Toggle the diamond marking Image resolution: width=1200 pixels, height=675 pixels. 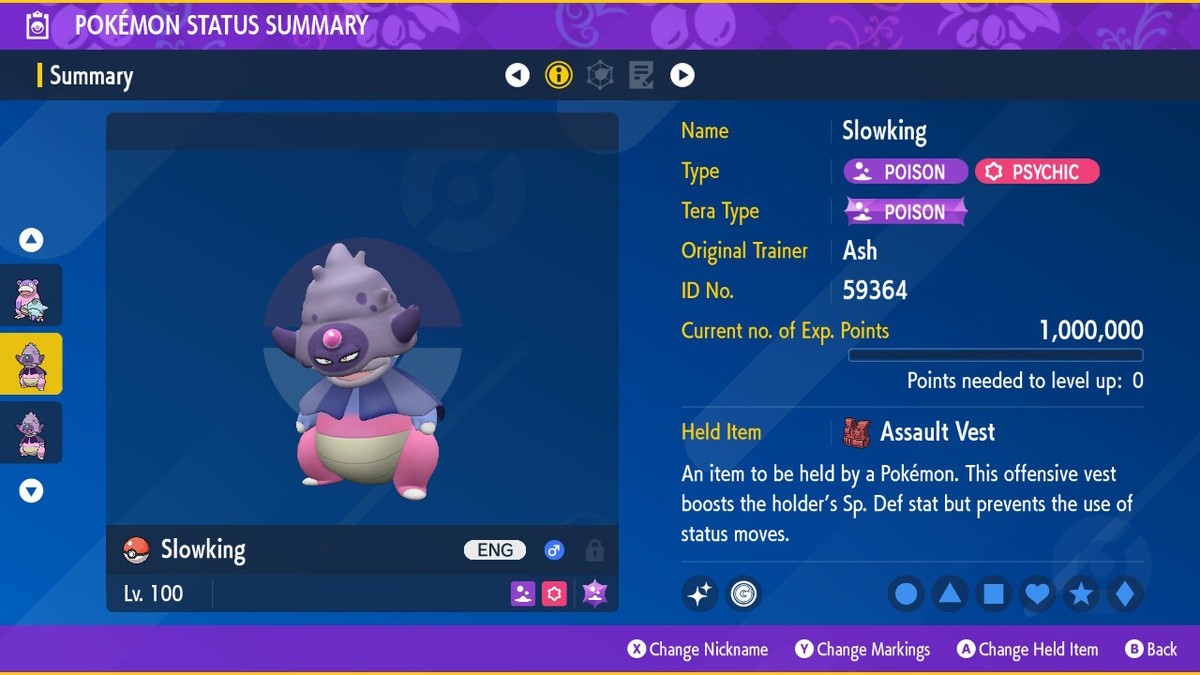click(x=1125, y=595)
